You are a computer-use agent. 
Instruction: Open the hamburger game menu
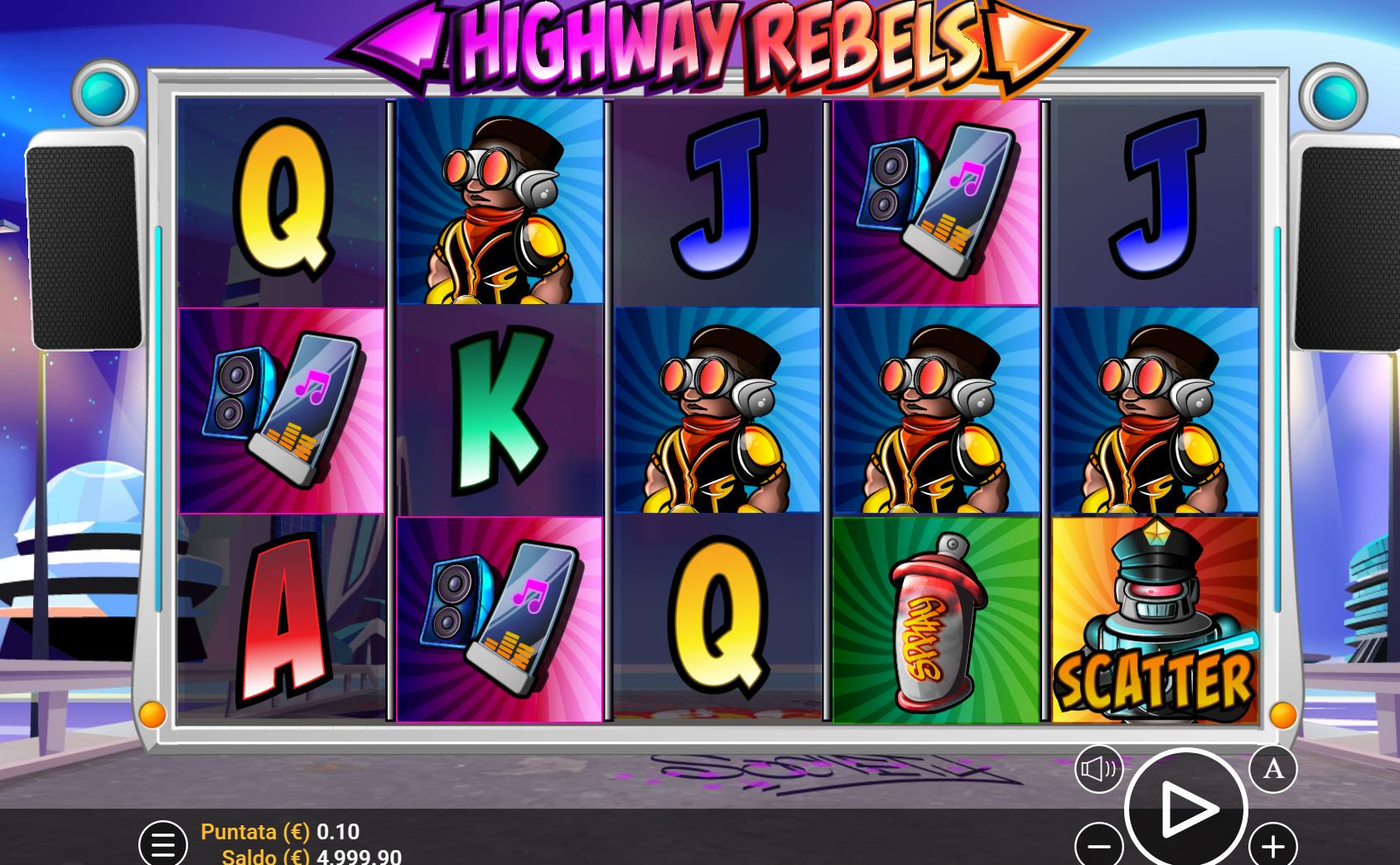tap(162, 843)
